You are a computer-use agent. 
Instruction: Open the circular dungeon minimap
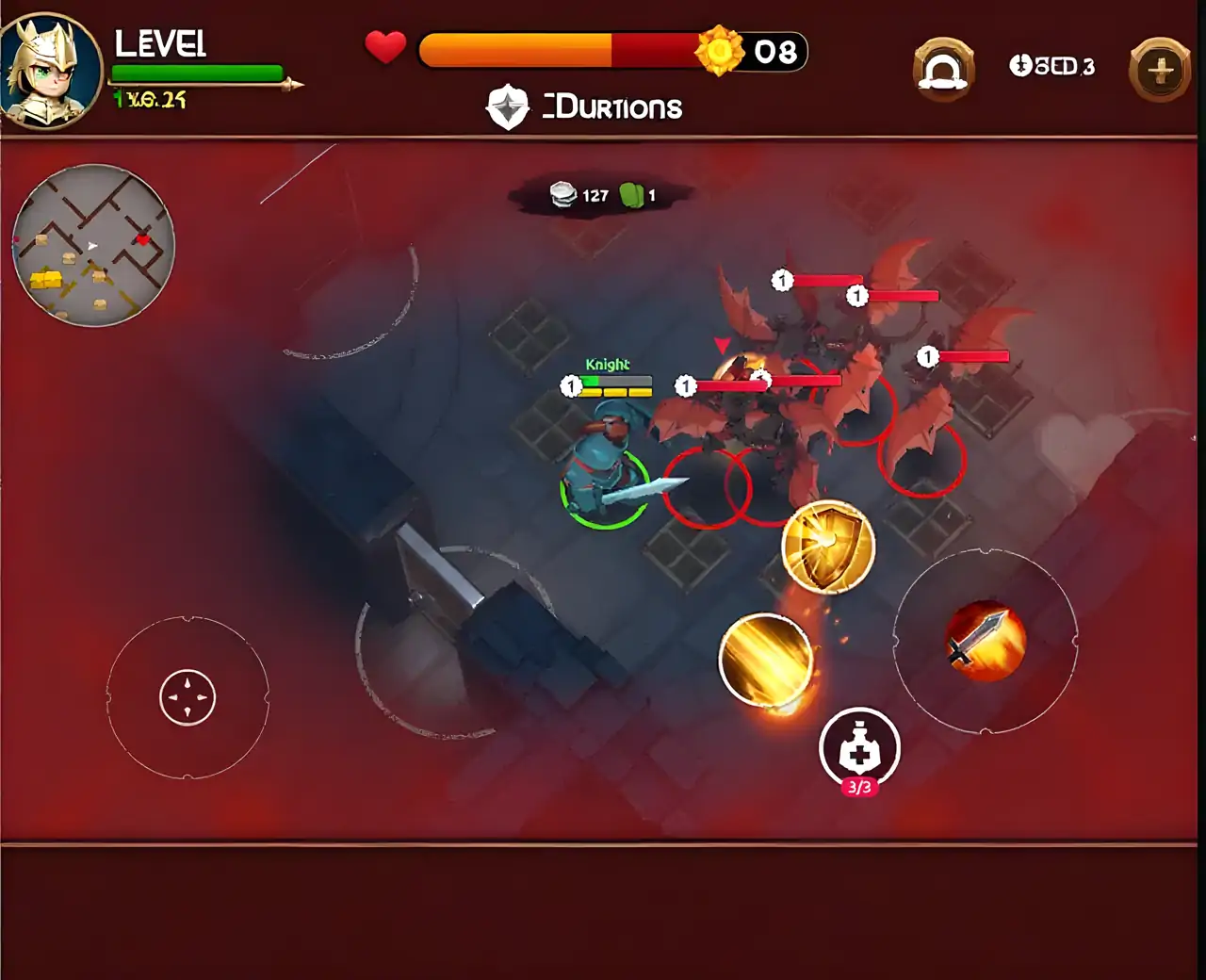pyautogui.click(x=93, y=245)
